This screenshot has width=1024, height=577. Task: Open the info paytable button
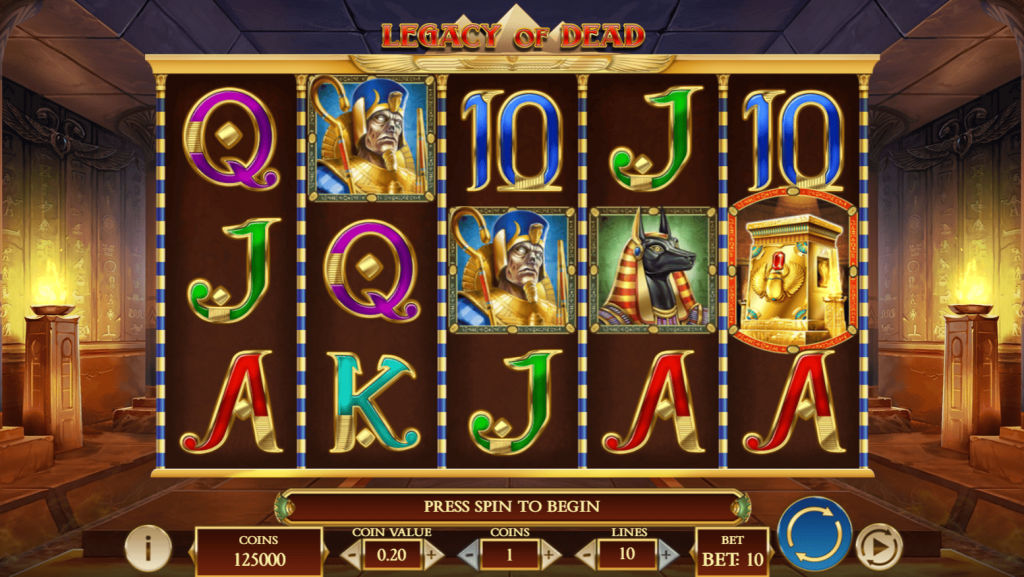pyautogui.click(x=148, y=547)
